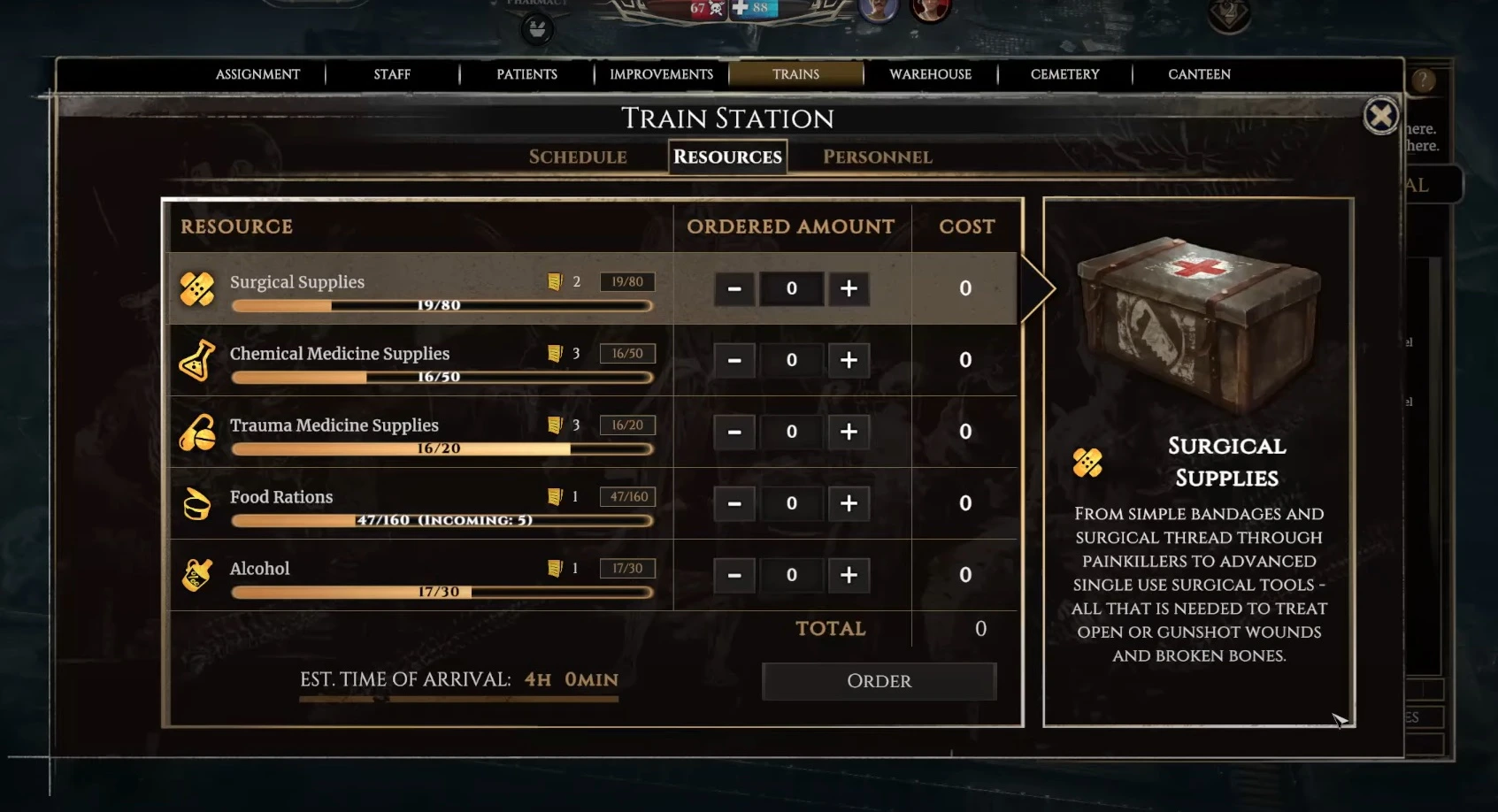Open the Assignment tab
The image size is (1498, 812).
(x=257, y=74)
